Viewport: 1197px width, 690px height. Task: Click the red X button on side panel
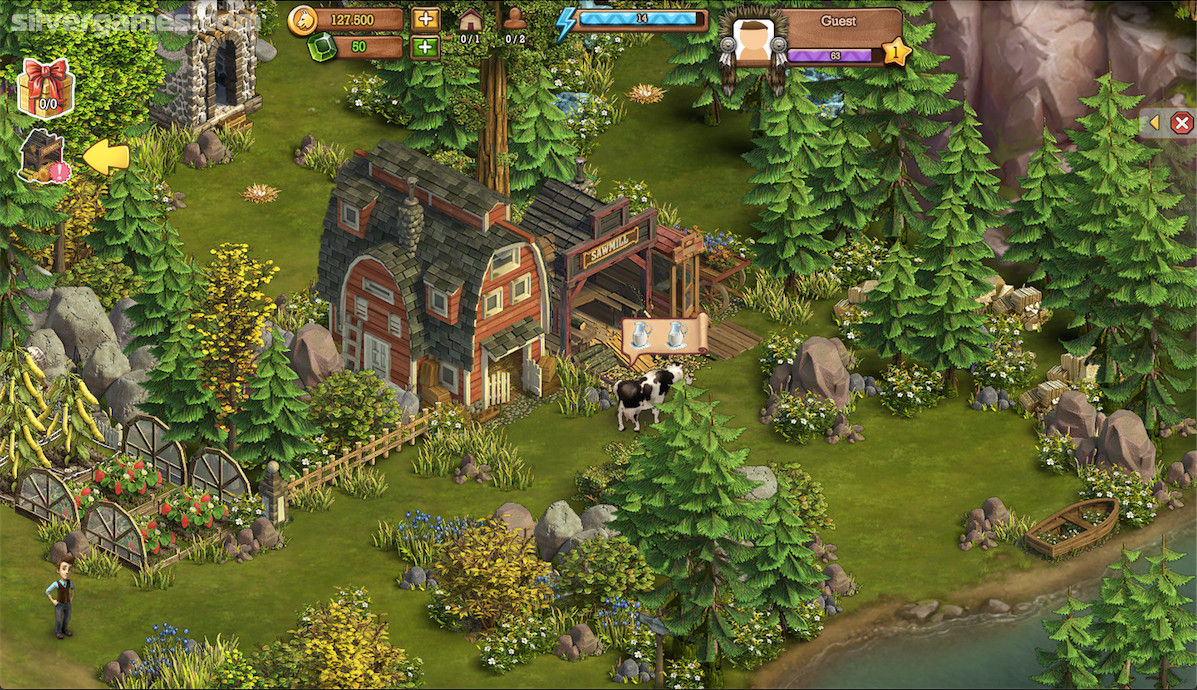1182,123
